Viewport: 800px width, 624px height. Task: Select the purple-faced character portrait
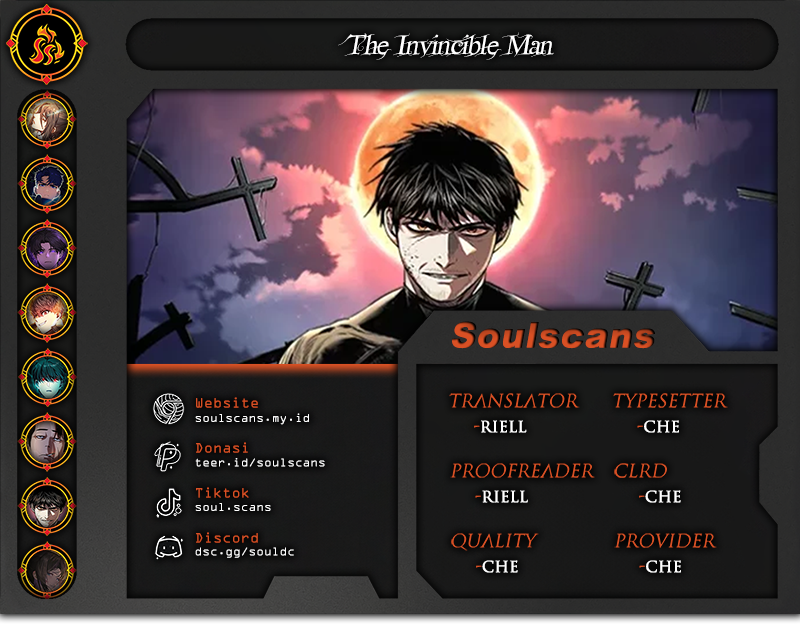point(46,249)
